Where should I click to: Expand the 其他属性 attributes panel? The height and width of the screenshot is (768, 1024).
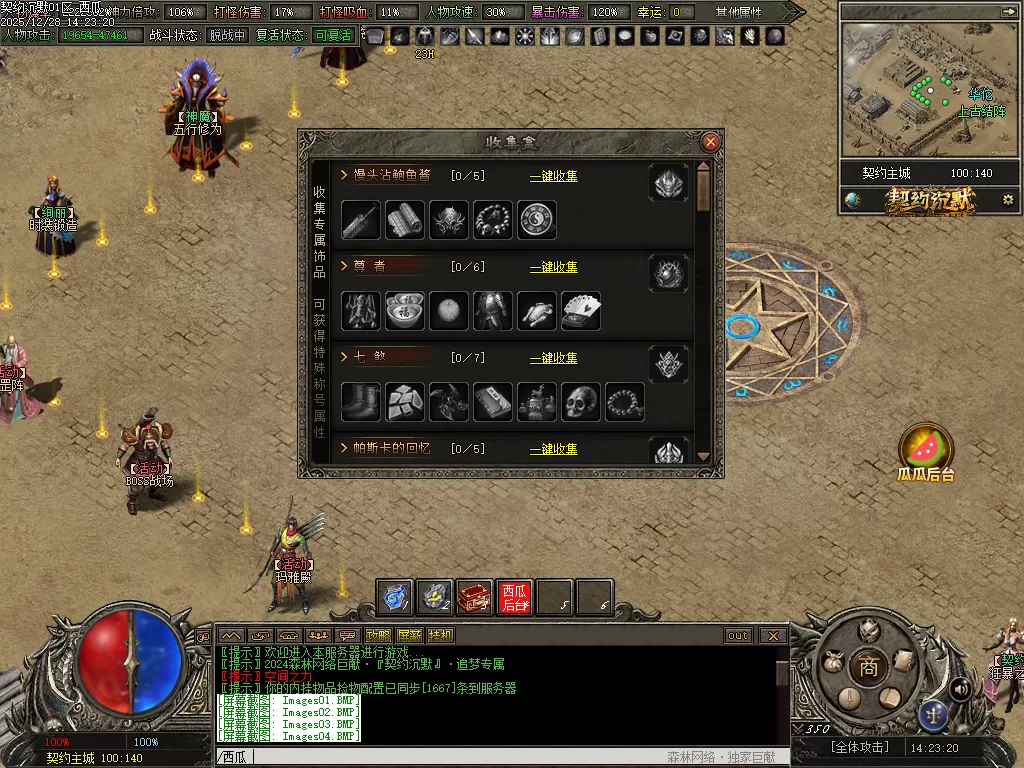740,12
